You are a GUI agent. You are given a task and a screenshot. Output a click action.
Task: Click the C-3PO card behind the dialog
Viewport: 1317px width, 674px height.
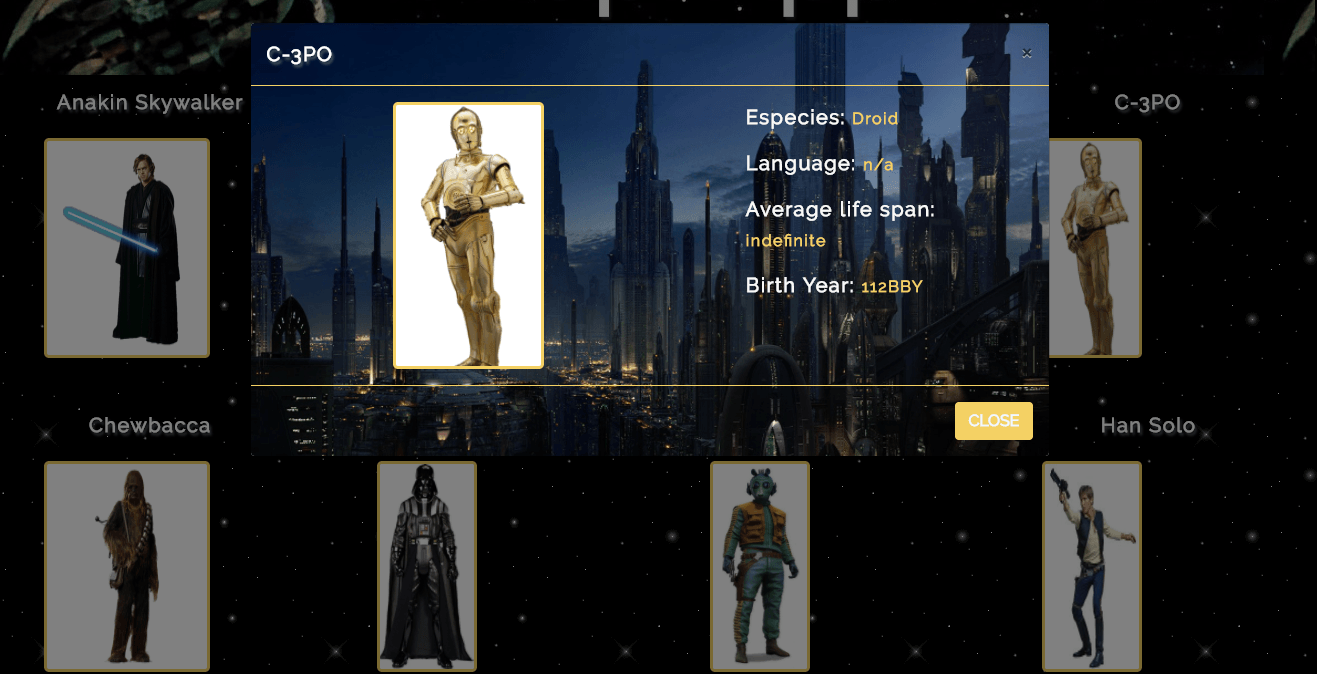pos(1096,248)
